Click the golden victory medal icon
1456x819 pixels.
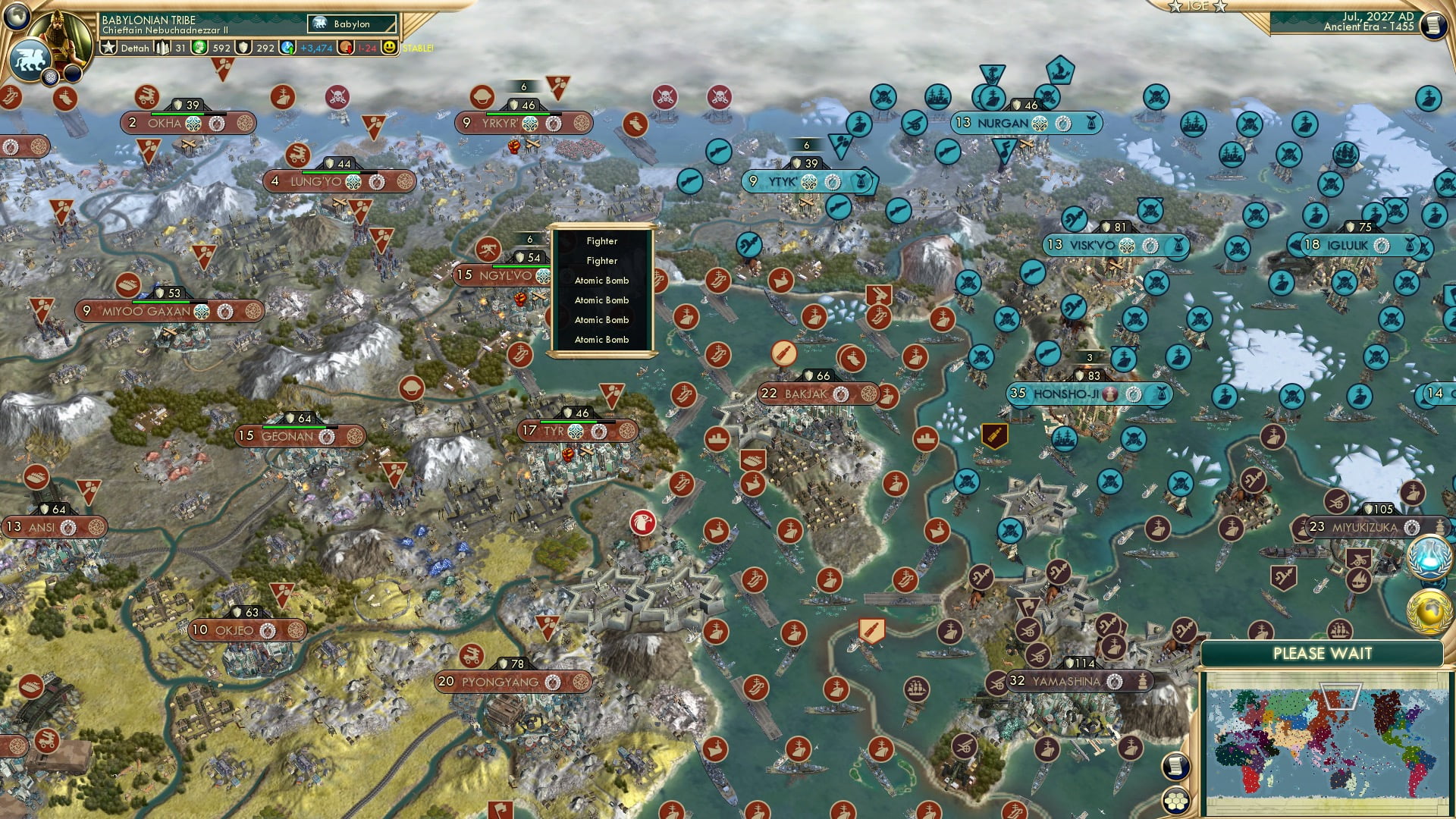[x=1429, y=610]
